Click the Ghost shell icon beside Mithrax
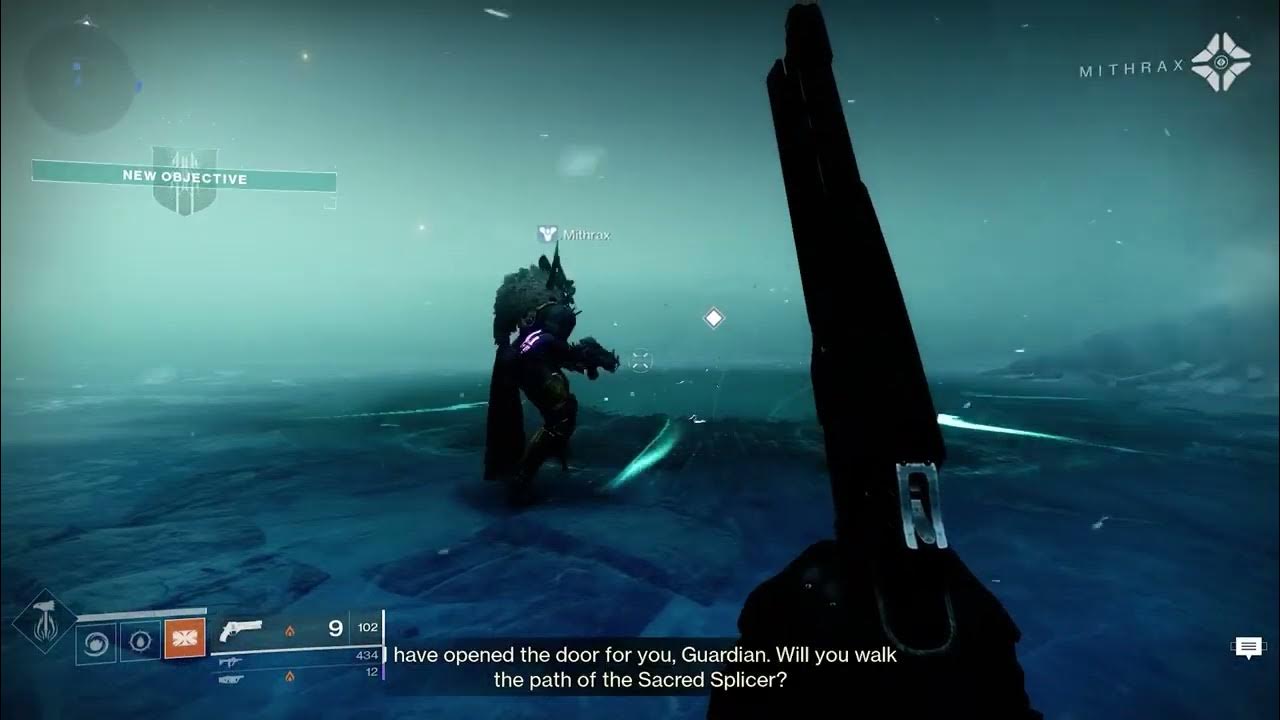Viewport: 1280px width, 720px height. [x=1220, y=62]
